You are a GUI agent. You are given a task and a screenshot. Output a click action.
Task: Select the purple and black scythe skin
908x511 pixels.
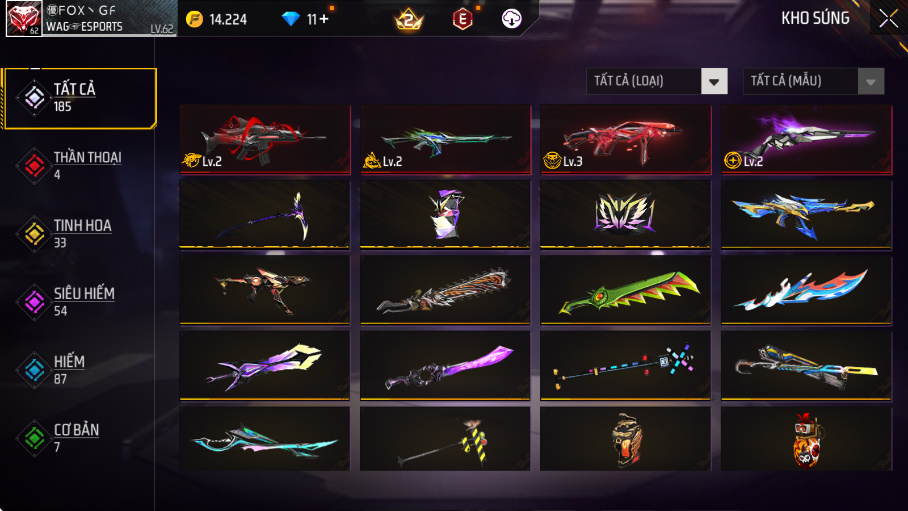click(265, 214)
